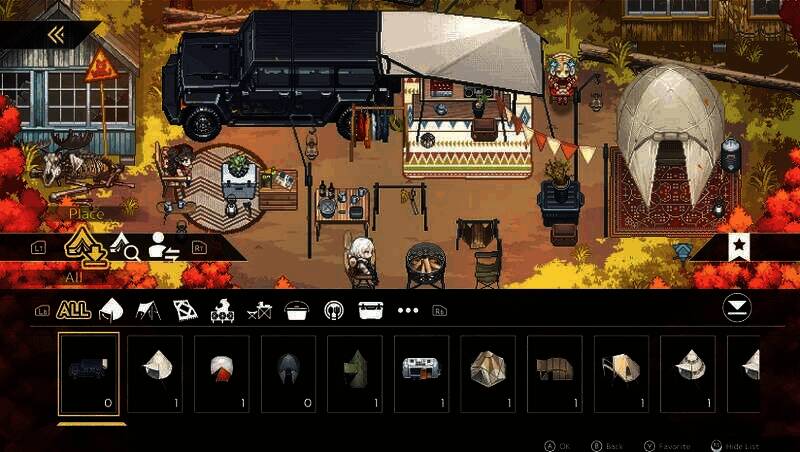
Task: Pick the red and white tent slot
Action: 222,374
